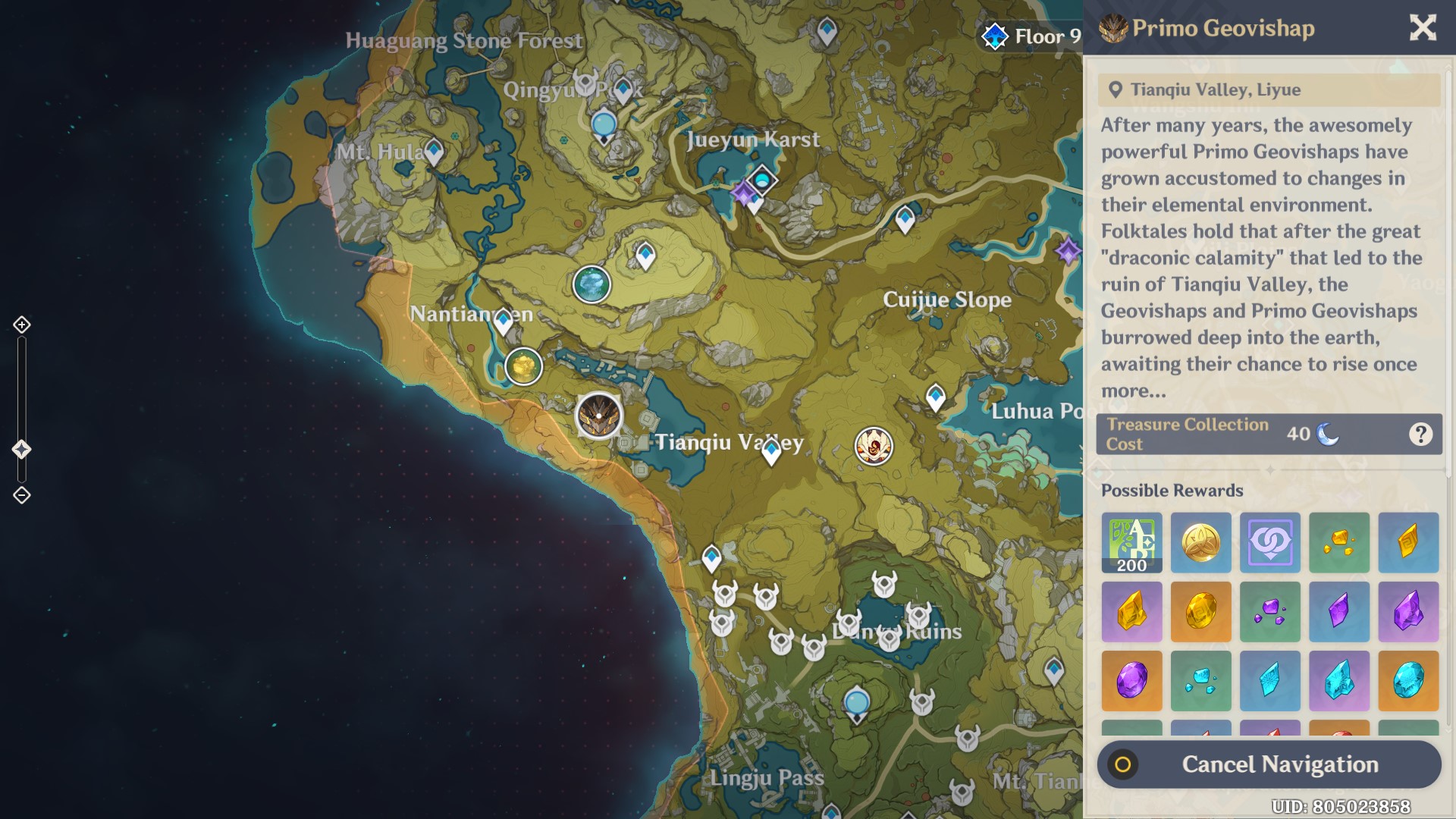Click the purple Companionship EXP reward icon
The image size is (1456, 819).
[1269, 543]
